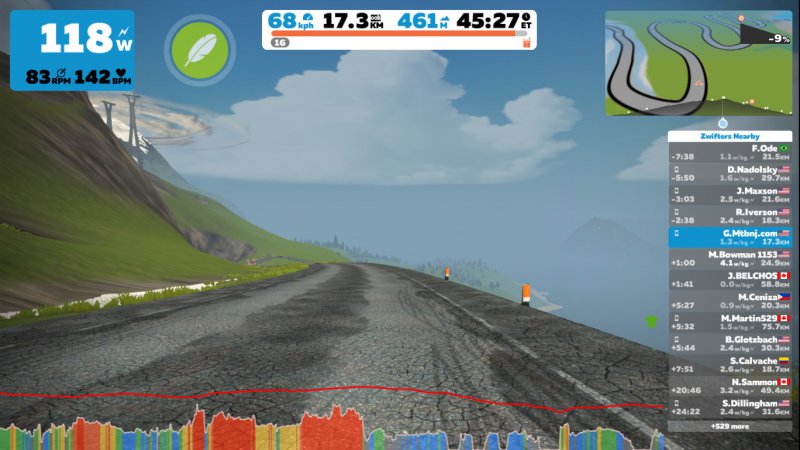Pick S.Dillingham from the nearby riders

point(729,407)
